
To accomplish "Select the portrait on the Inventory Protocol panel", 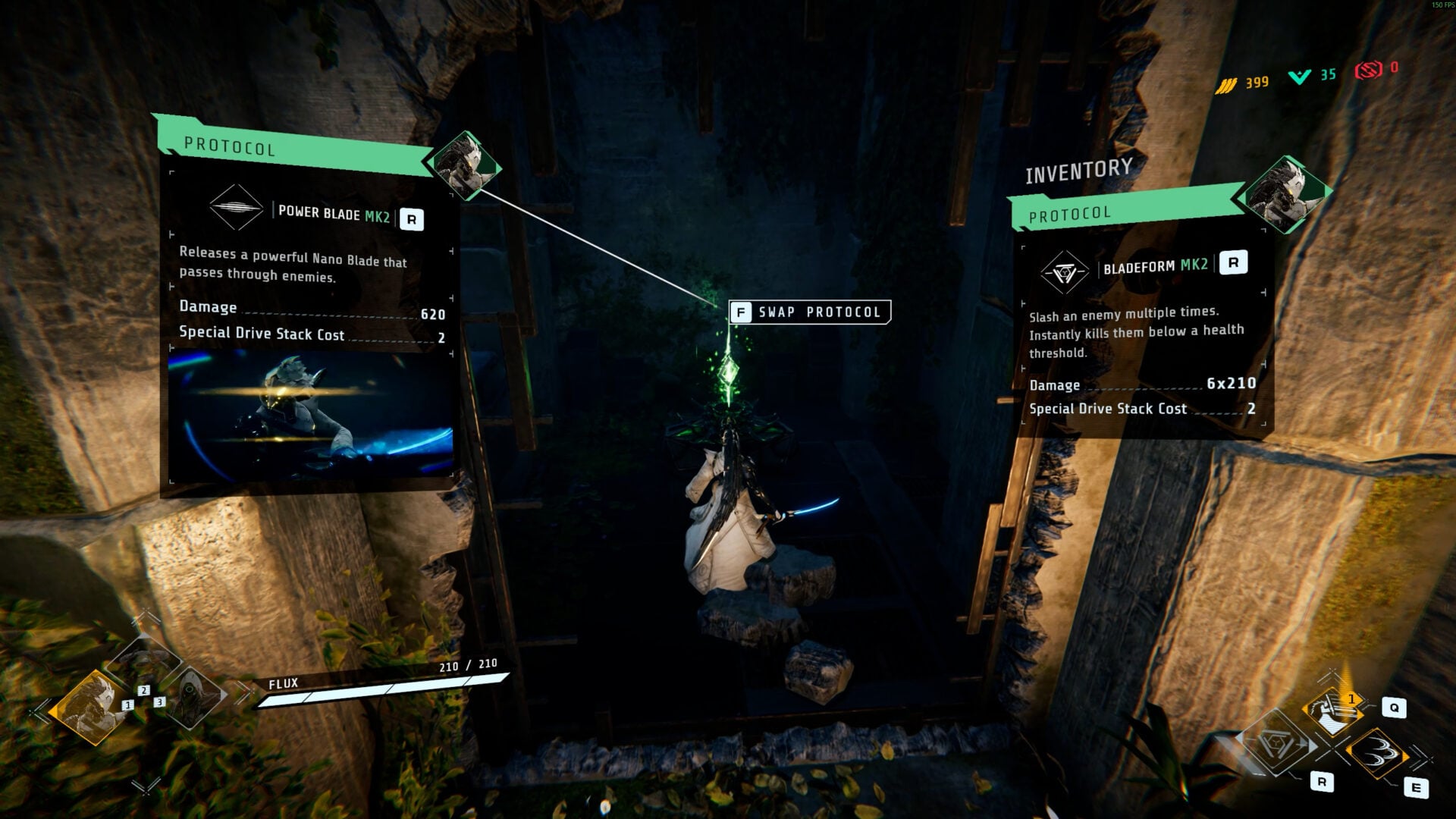I will click(1284, 193).
